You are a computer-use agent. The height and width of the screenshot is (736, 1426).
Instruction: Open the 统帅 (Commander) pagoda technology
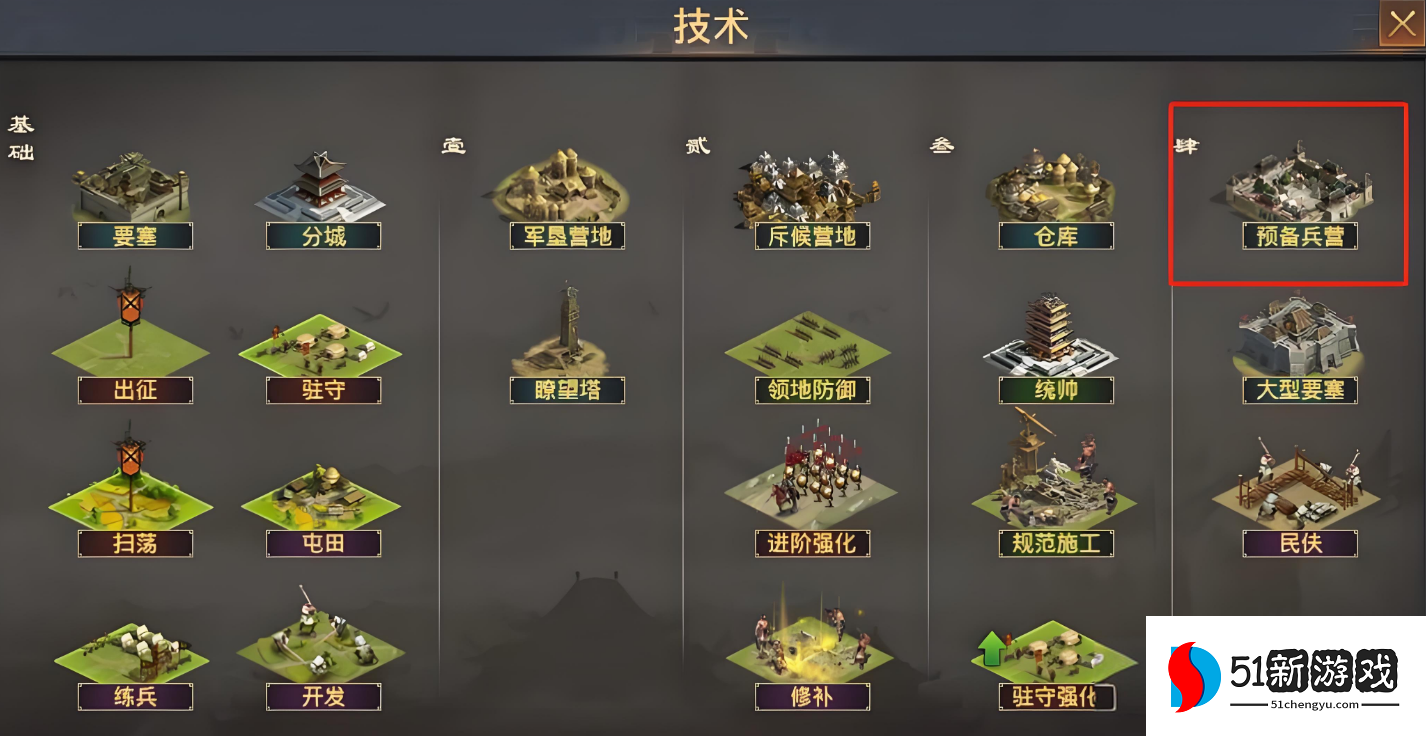click(1055, 345)
